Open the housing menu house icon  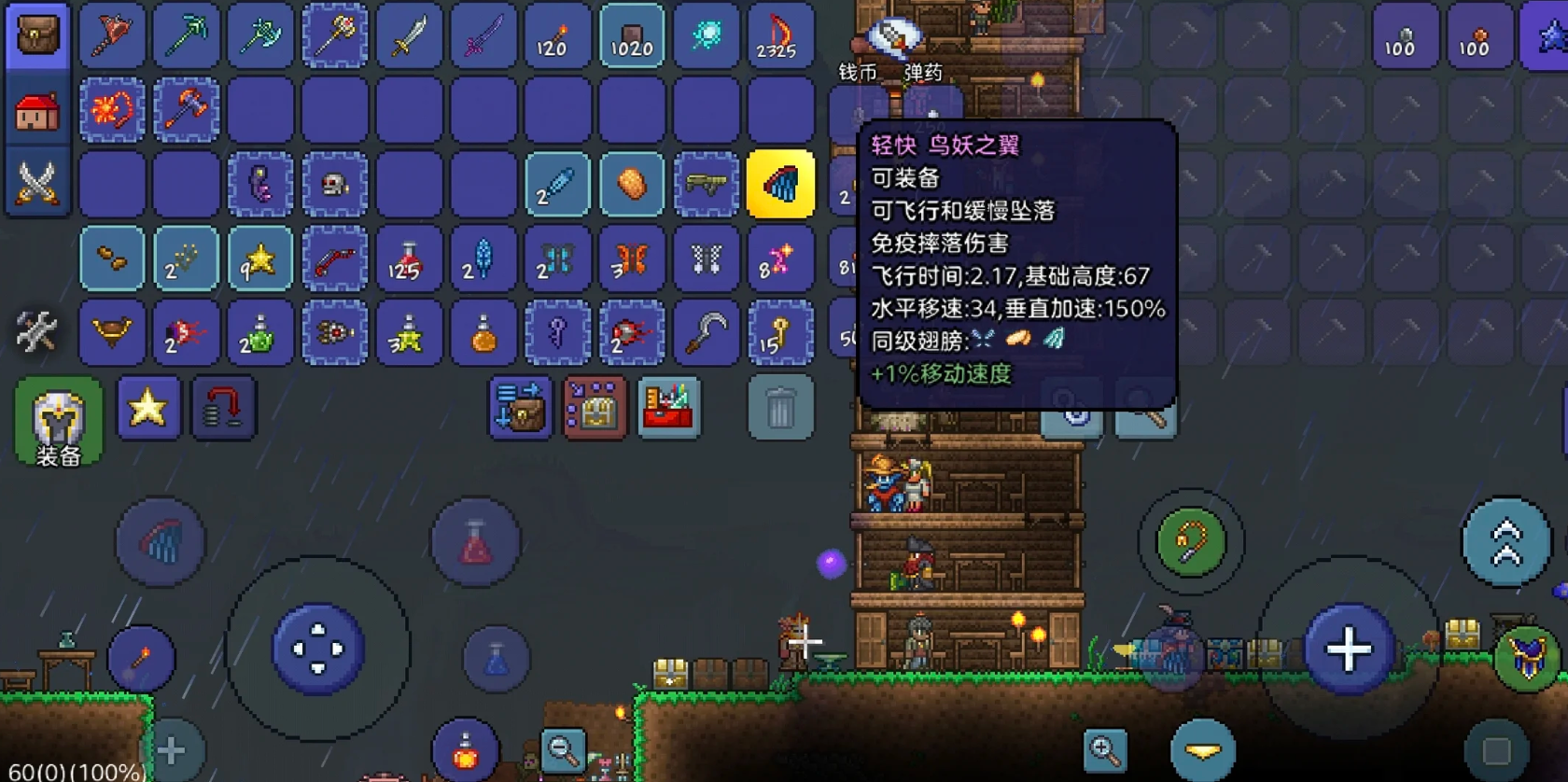click(x=35, y=109)
